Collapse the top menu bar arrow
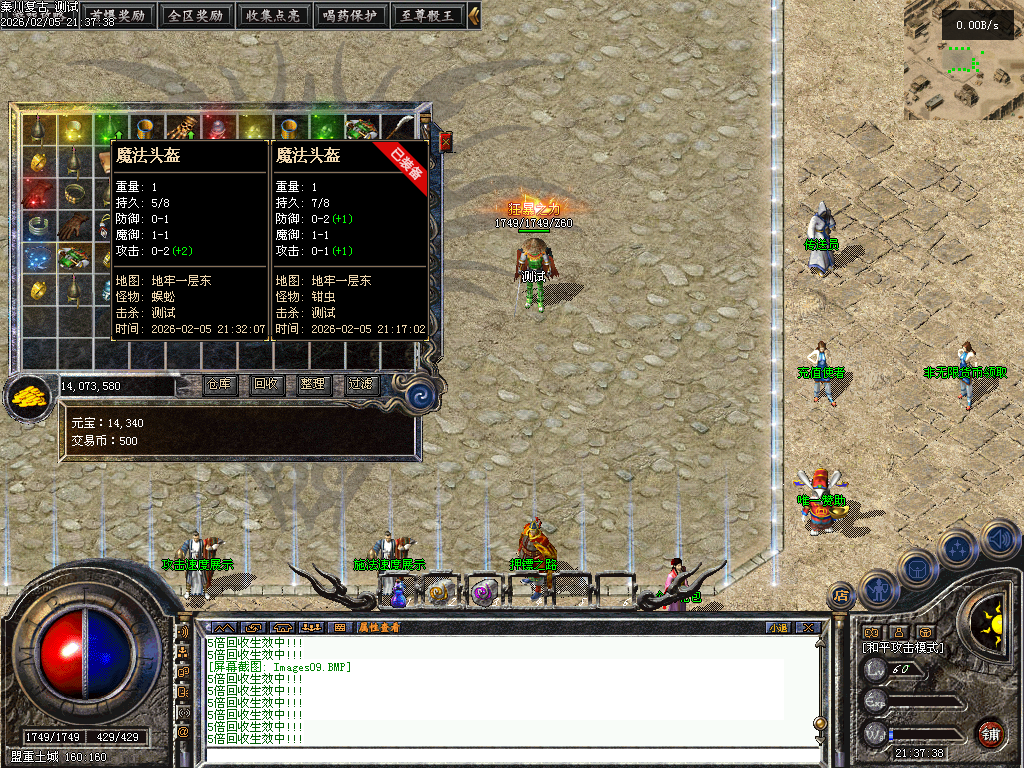 474,15
